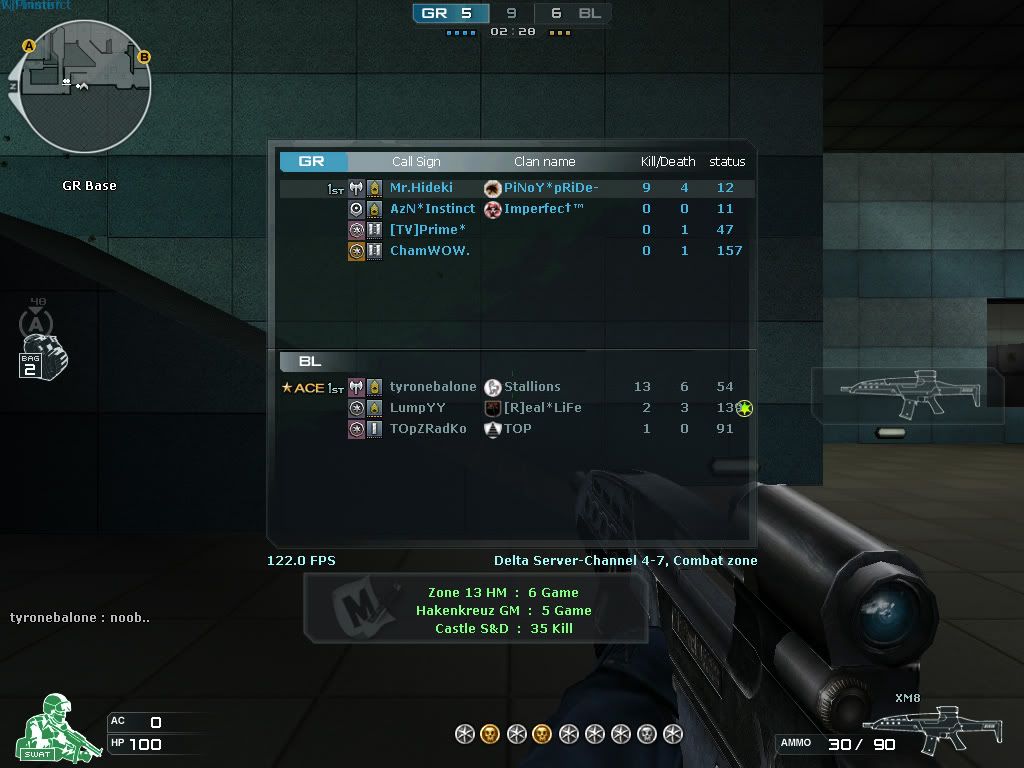The width and height of the screenshot is (1024, 768).
Task: Click the PiNoY*pRiDe- clan emblem
Action: coord(492,188)
